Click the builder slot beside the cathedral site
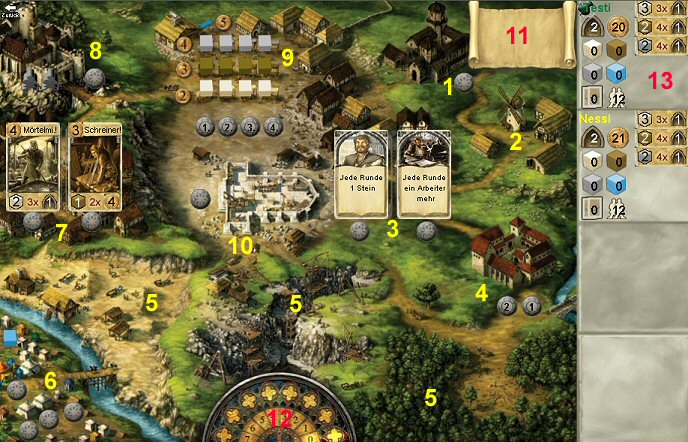 pos(200,198)
